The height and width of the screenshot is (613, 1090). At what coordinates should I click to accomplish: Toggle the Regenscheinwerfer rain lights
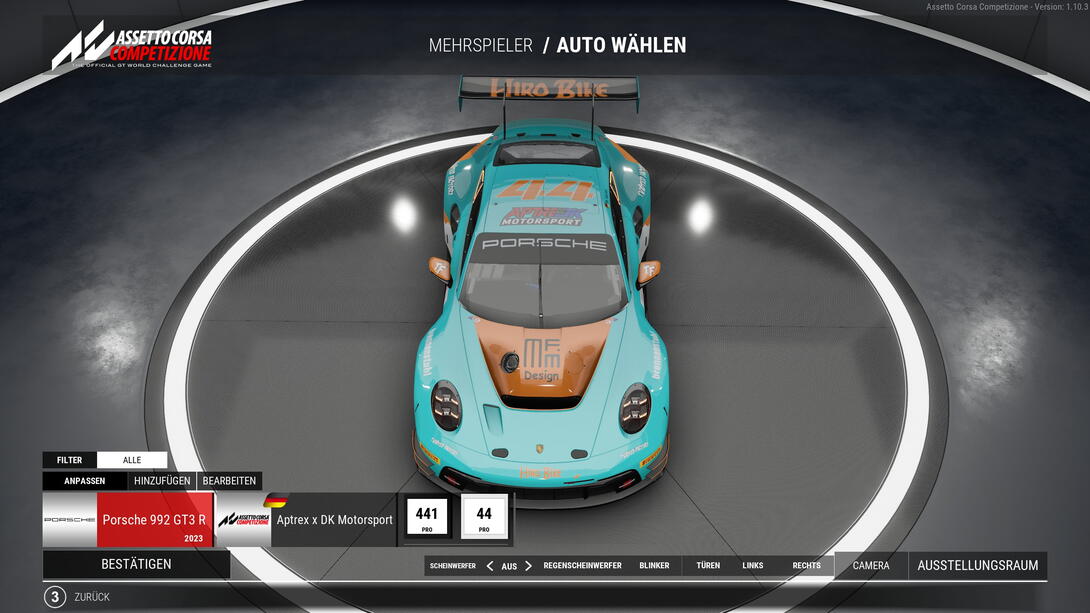click(x=582, y=566)
